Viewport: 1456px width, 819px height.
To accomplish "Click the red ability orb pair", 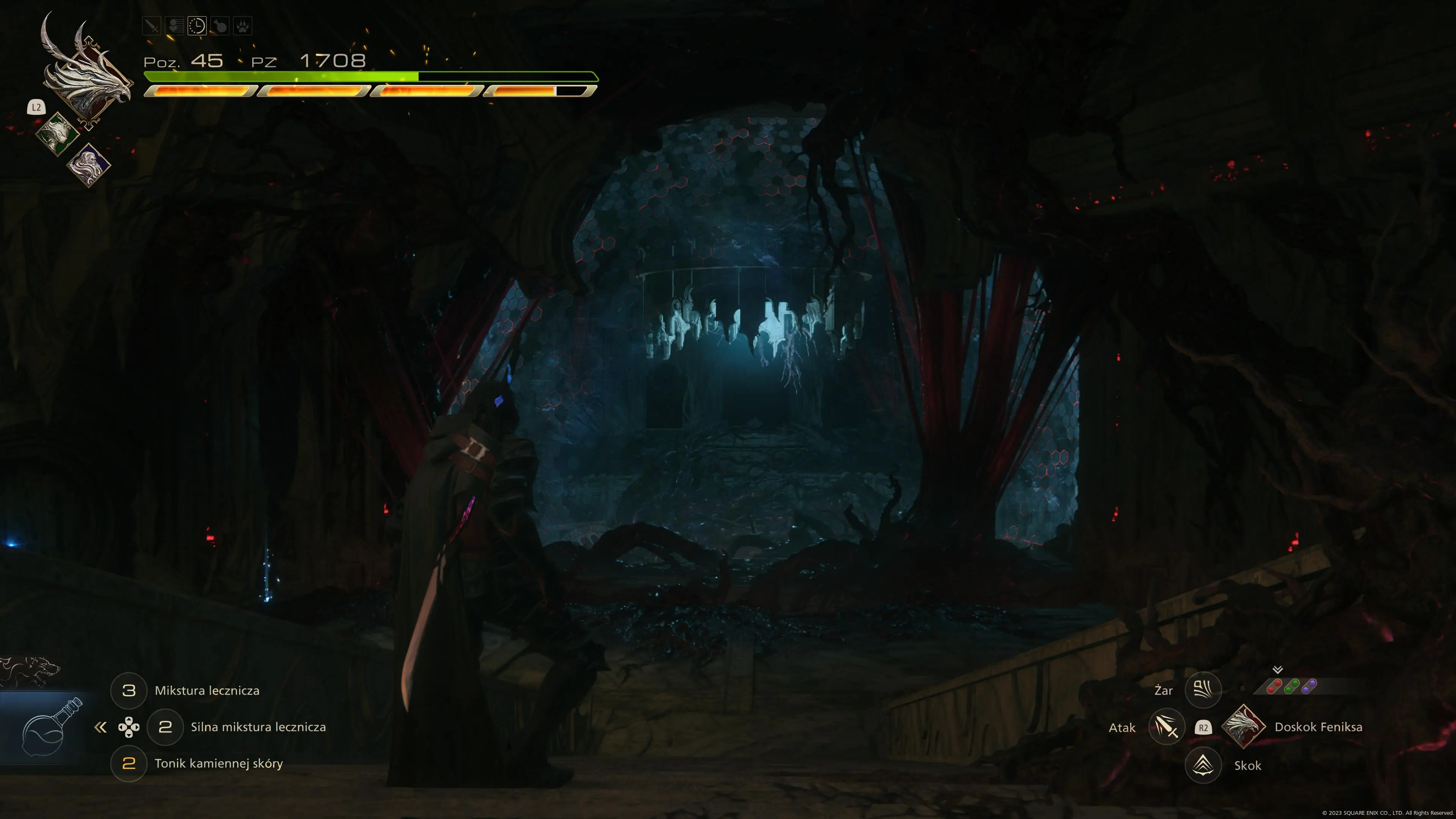I will pos(1274,687).
